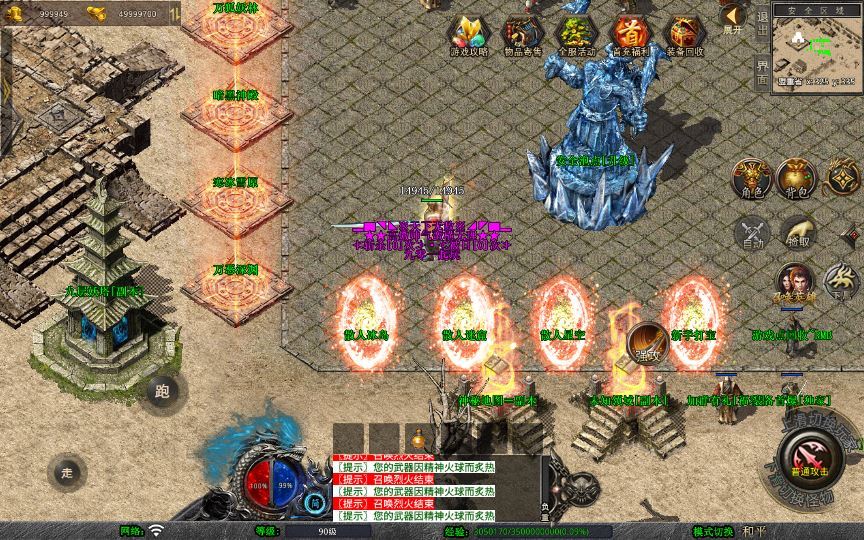Image resolution: width=864 pixels, height=540 pixels.
Task: Select the 界面 interface tab
Action: (x=762, y=72)
